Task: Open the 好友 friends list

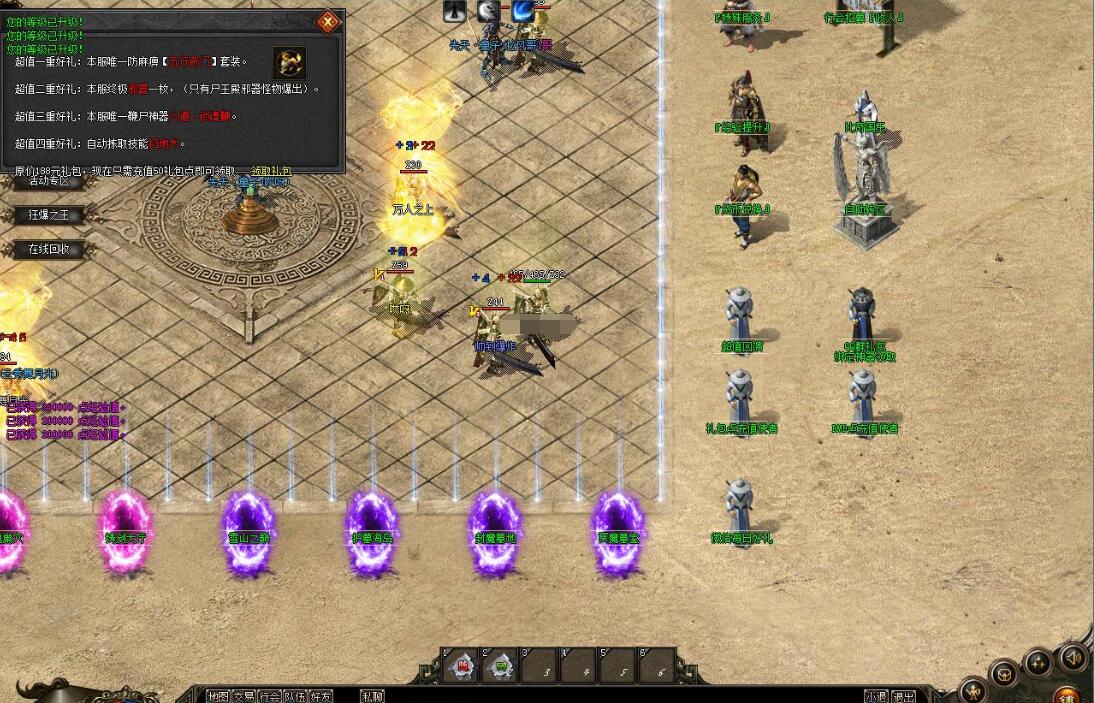Action: coord(320,696)
